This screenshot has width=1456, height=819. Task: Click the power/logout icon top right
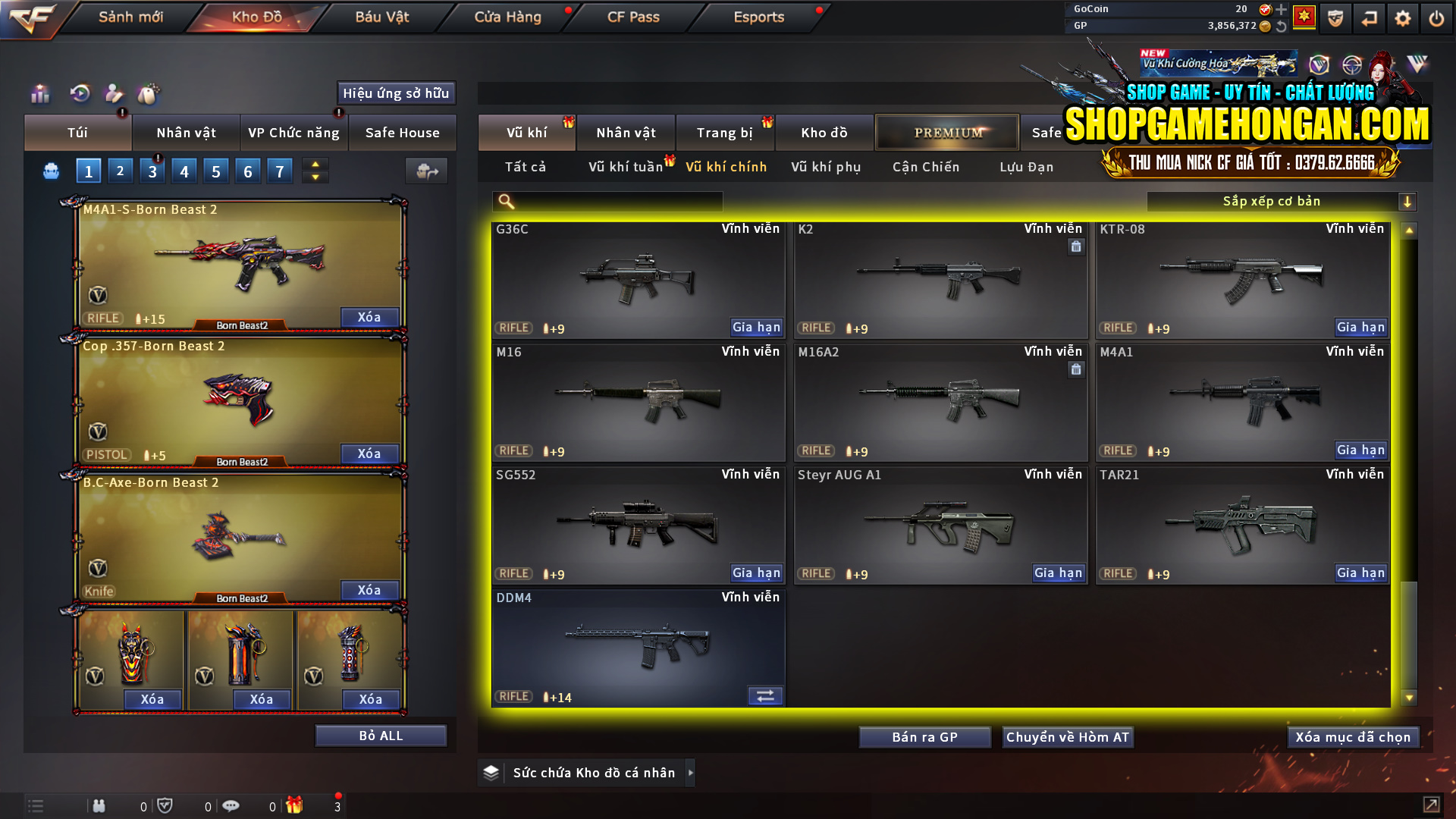(1437, 17)
